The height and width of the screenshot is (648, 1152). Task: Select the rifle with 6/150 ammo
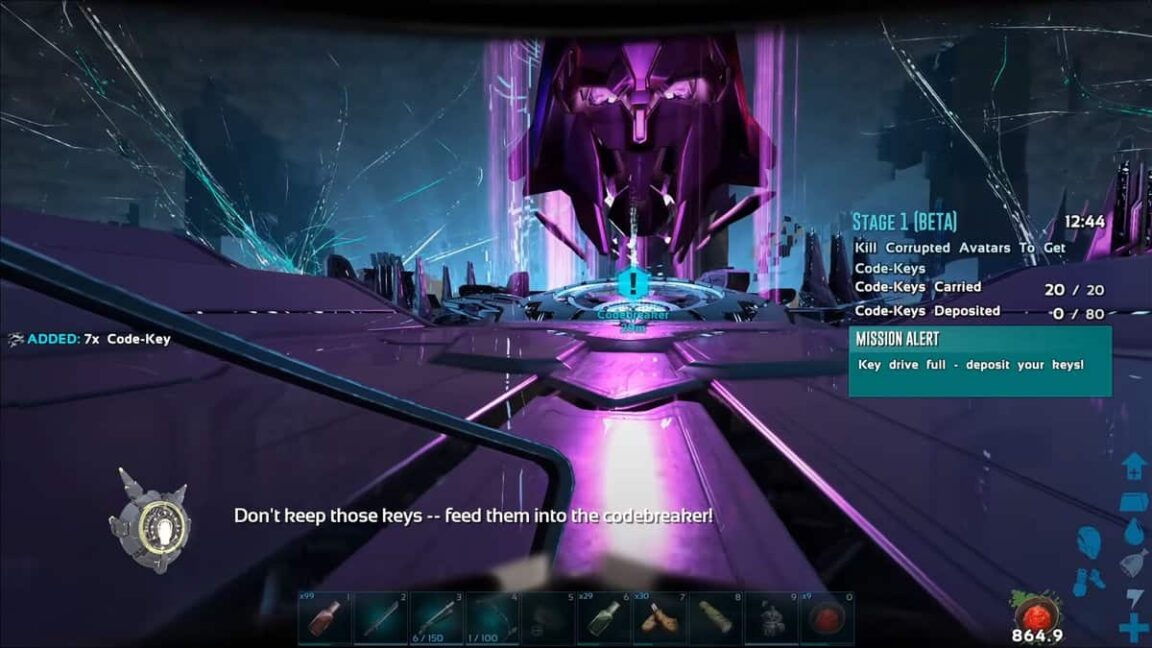click(436, 619)
